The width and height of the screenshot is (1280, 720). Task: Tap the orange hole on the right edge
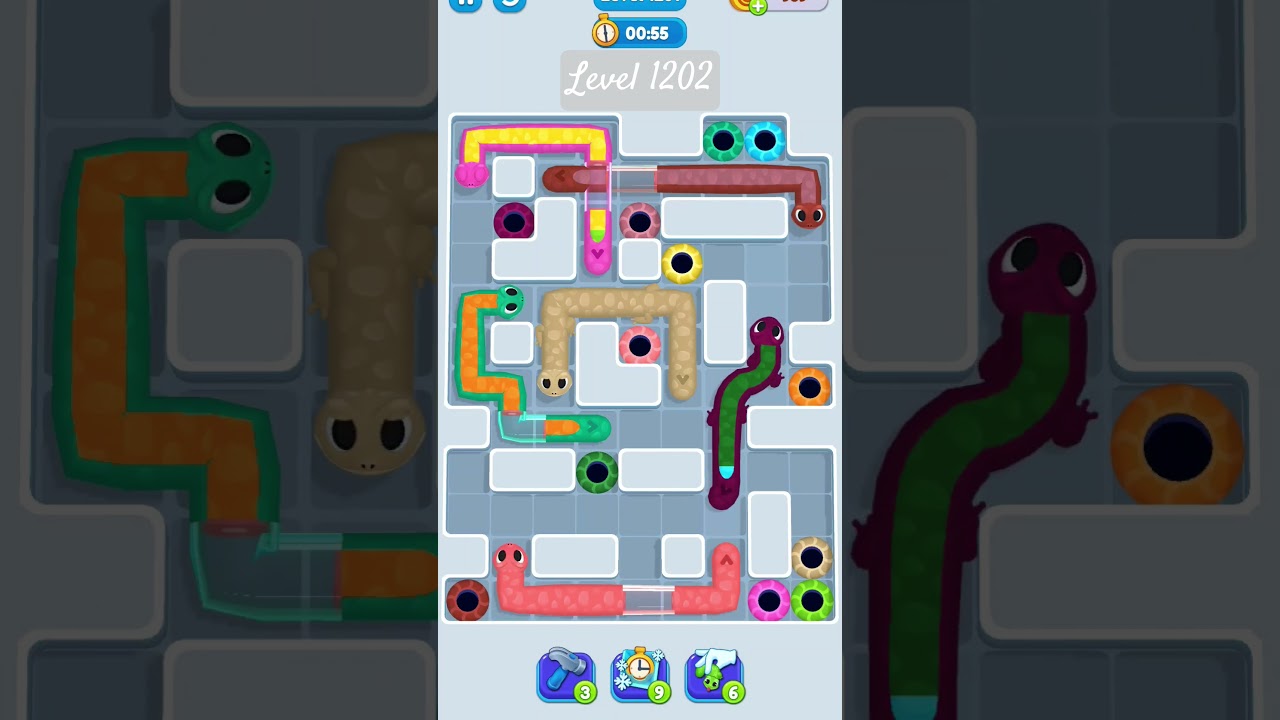click(809, 386)
